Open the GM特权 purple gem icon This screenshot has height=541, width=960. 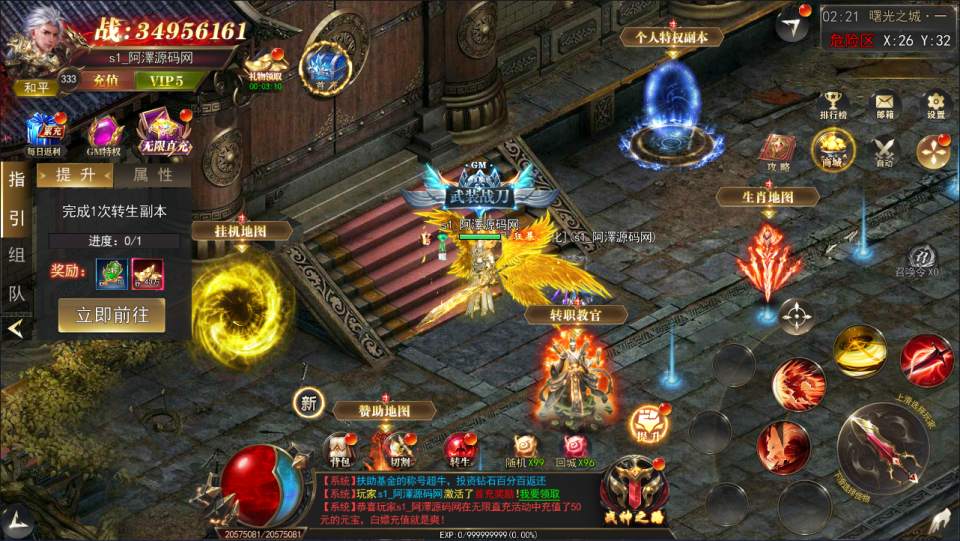click(x=103, y=134)
